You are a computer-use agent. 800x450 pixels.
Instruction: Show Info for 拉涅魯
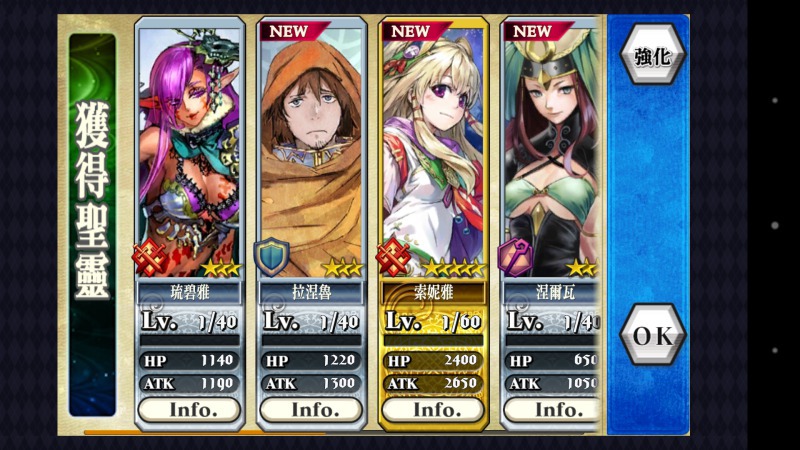click(x=311, y=409)
